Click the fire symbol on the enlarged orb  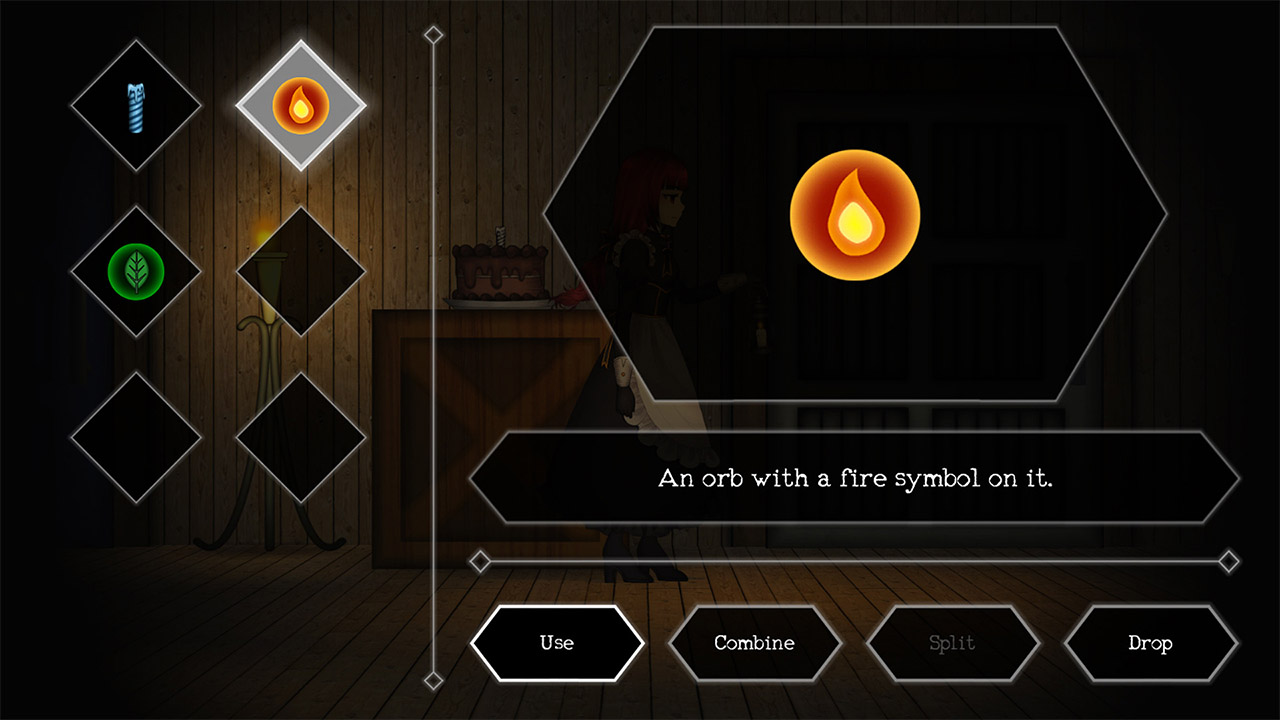[x=855, y=210]
